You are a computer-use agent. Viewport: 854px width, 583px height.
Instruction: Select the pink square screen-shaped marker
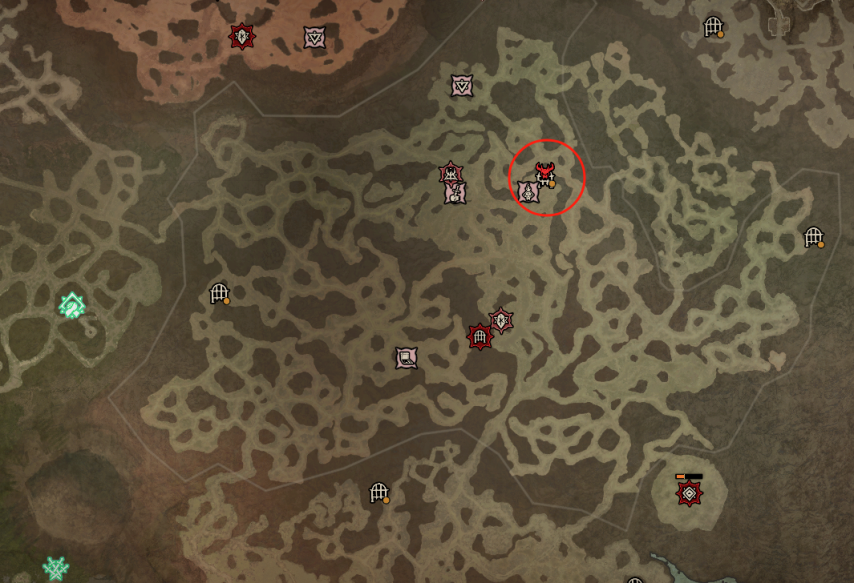pos(406,357)
